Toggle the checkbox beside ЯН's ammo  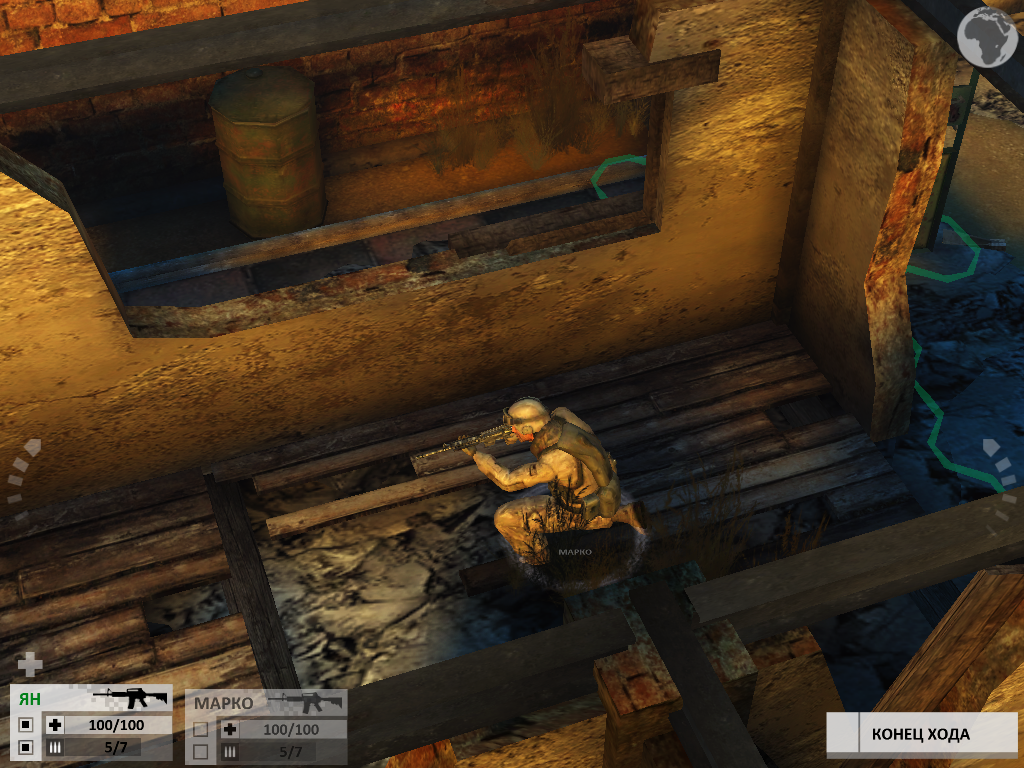click(26, 747)
